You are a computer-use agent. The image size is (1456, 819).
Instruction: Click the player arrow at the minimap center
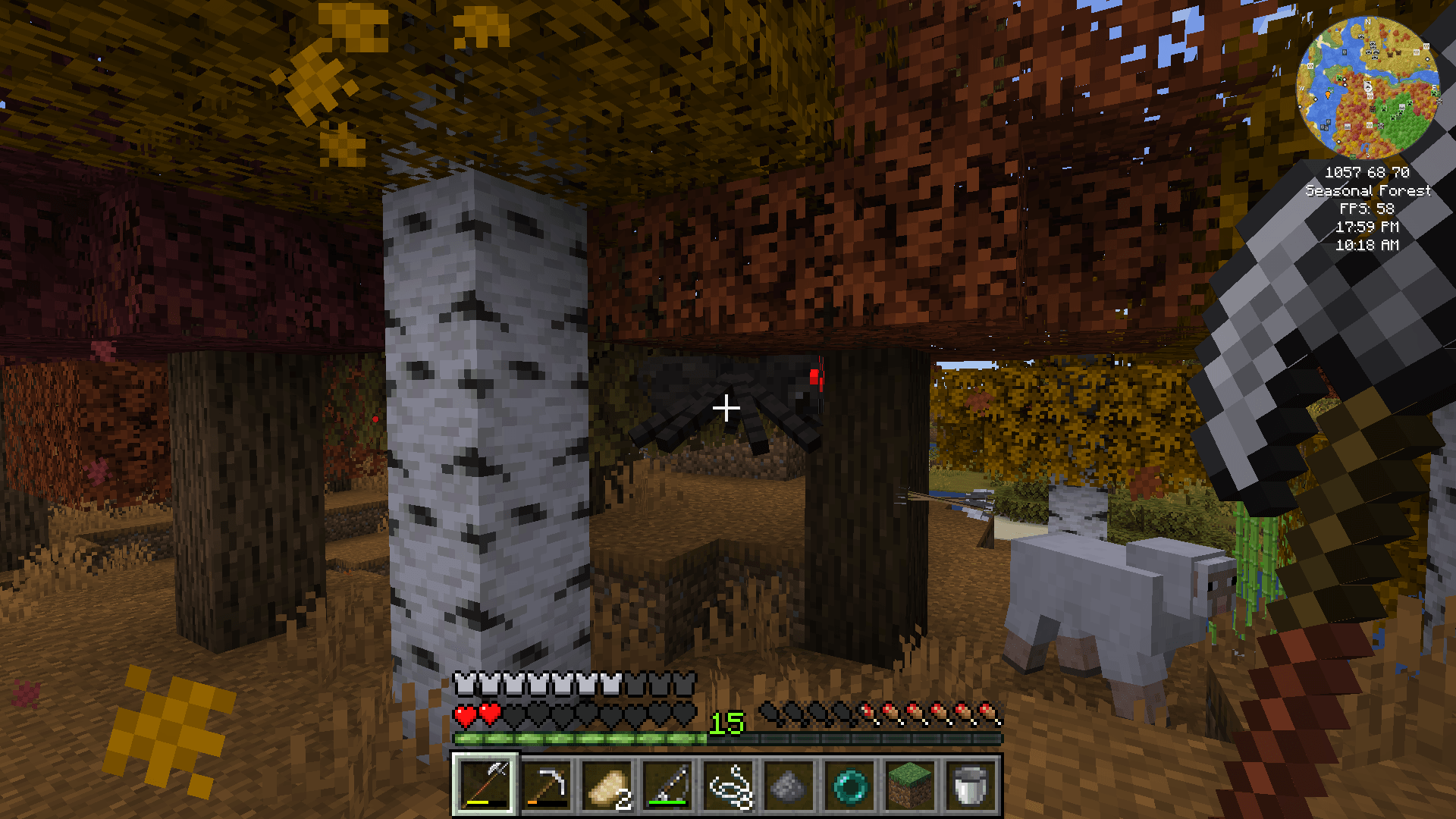(1368, 86)
